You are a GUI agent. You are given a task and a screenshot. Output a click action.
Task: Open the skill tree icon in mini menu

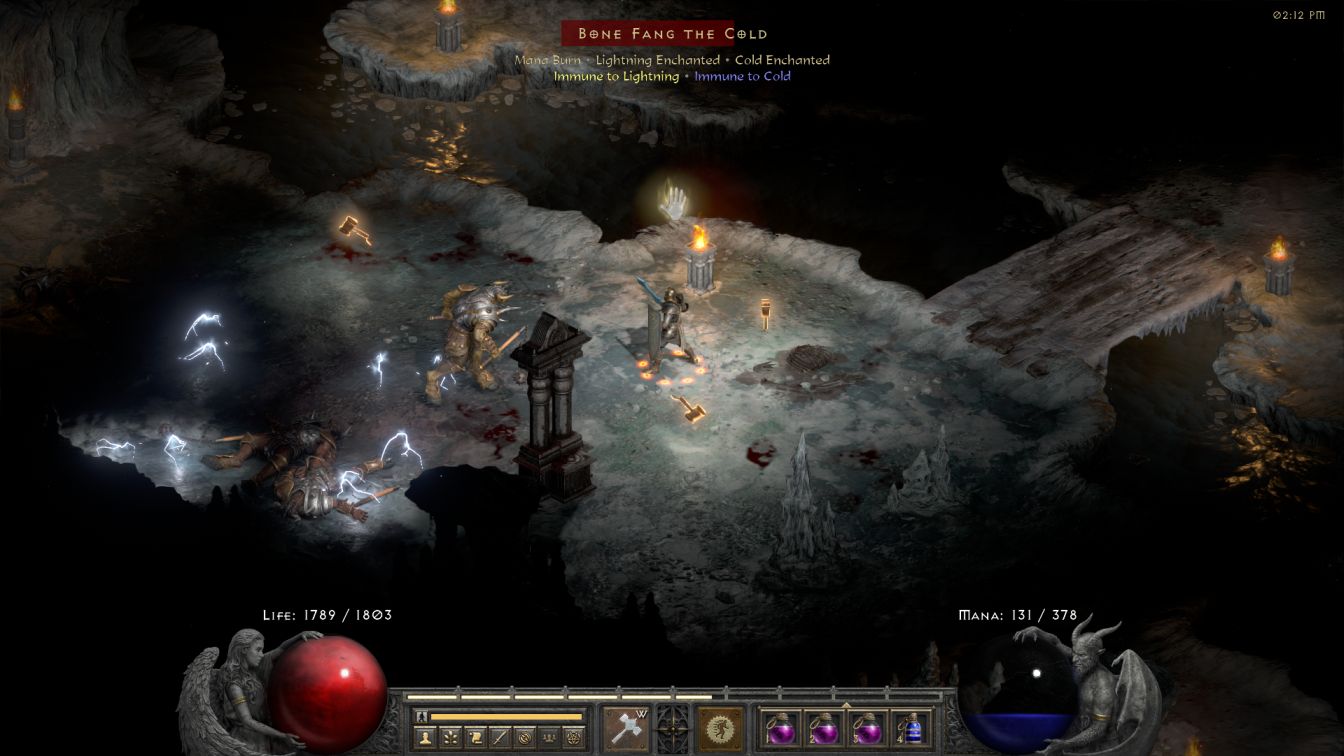click(450, 738)
